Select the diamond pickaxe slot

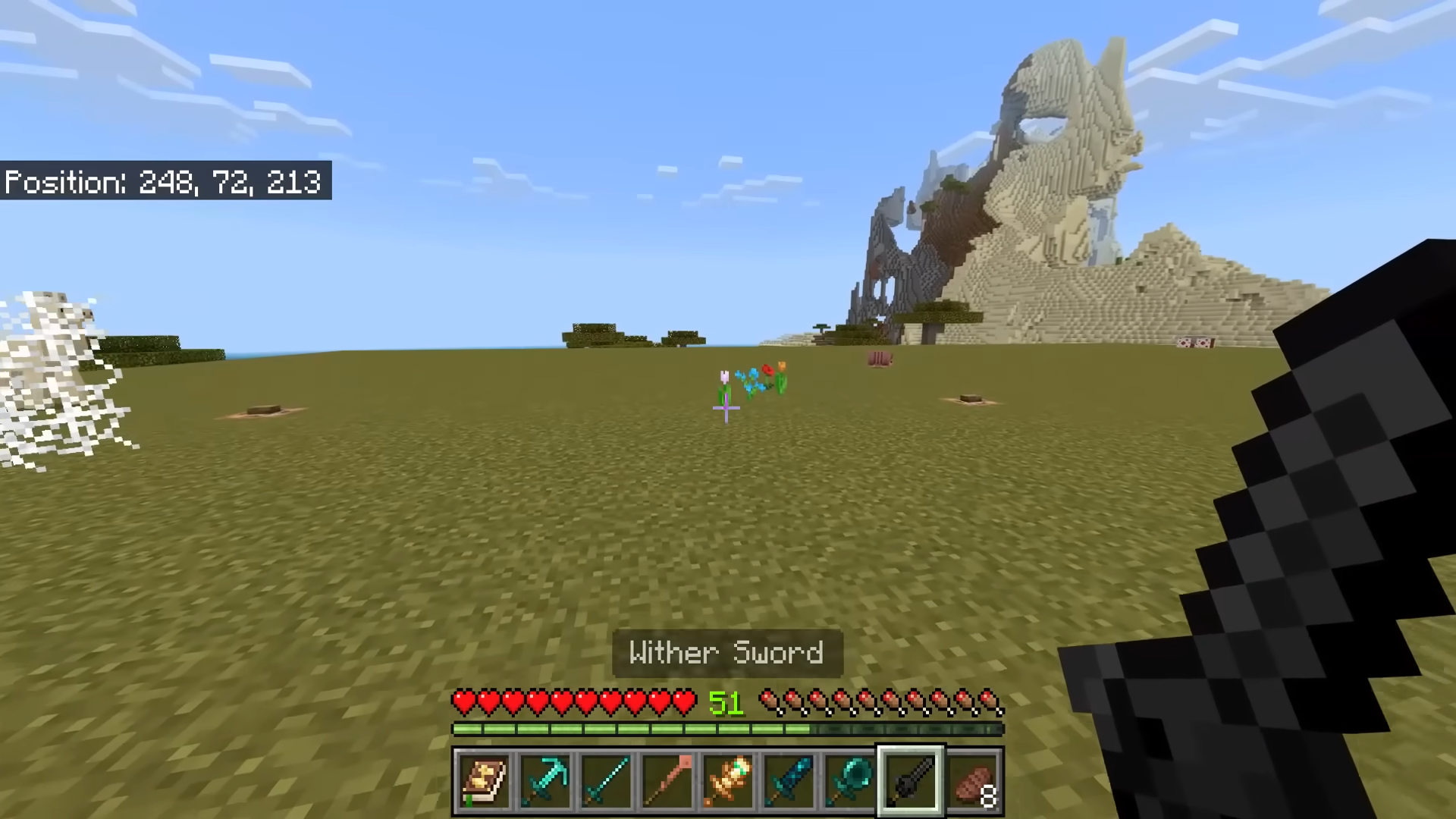pos(545,781)
